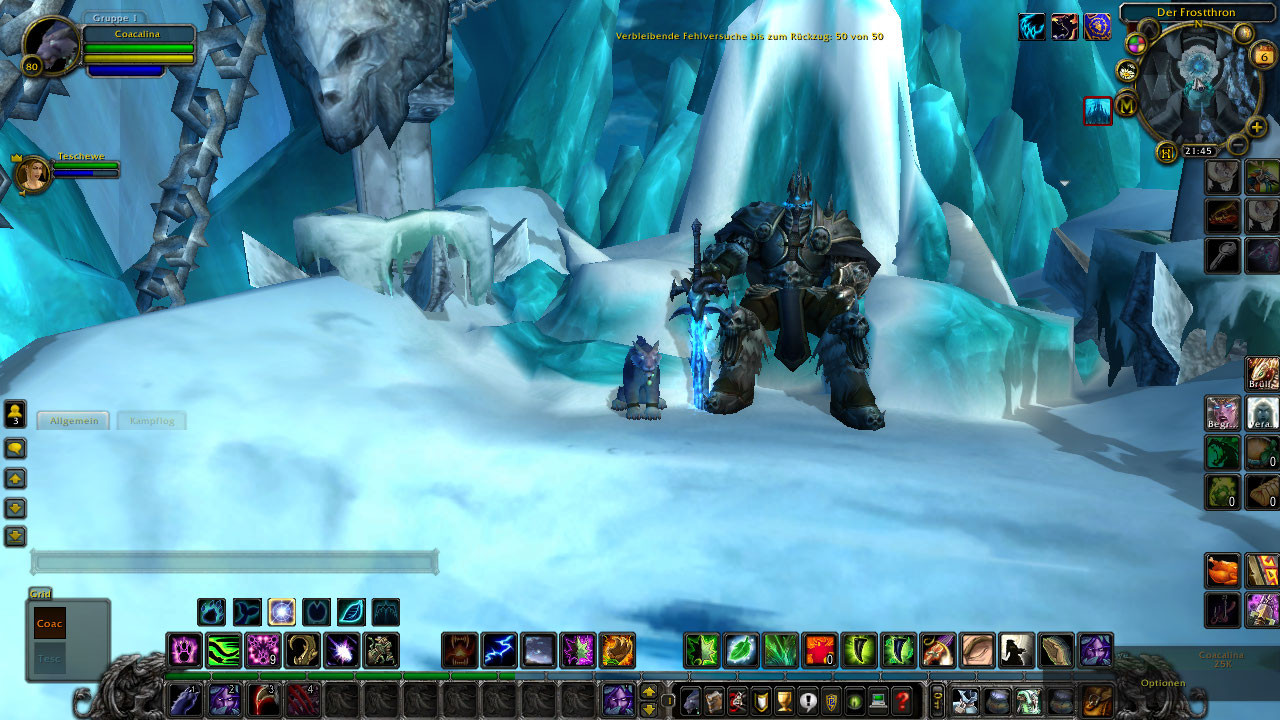Open the backpack bag slot

pyautogui.click(x=1098, y=700)
